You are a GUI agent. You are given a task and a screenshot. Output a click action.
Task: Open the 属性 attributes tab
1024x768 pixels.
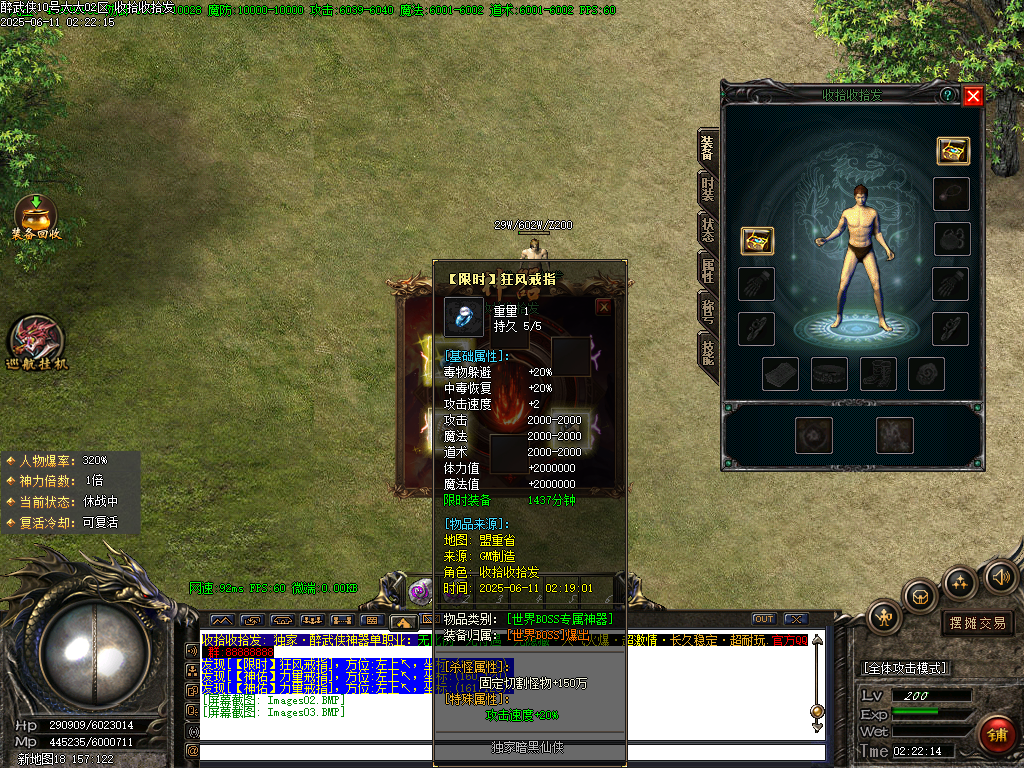point(707,269)
